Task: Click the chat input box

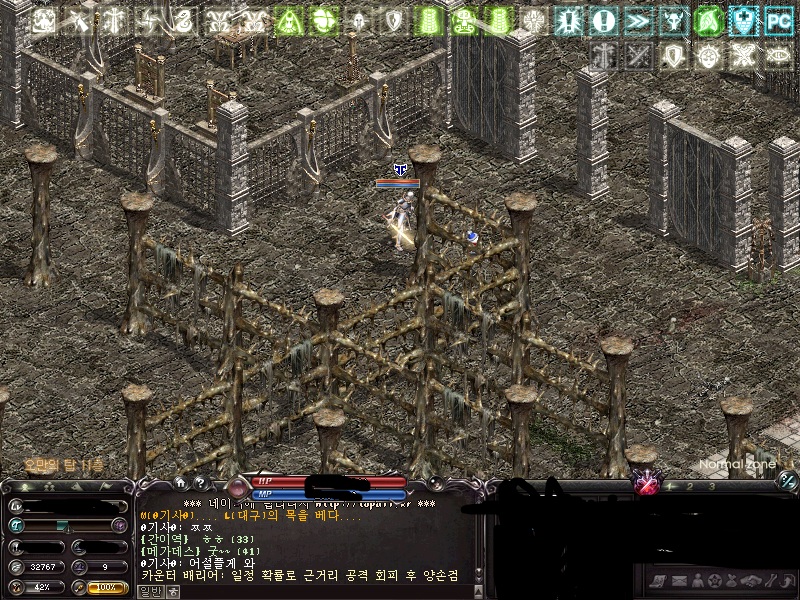Action: coord(300,591)
